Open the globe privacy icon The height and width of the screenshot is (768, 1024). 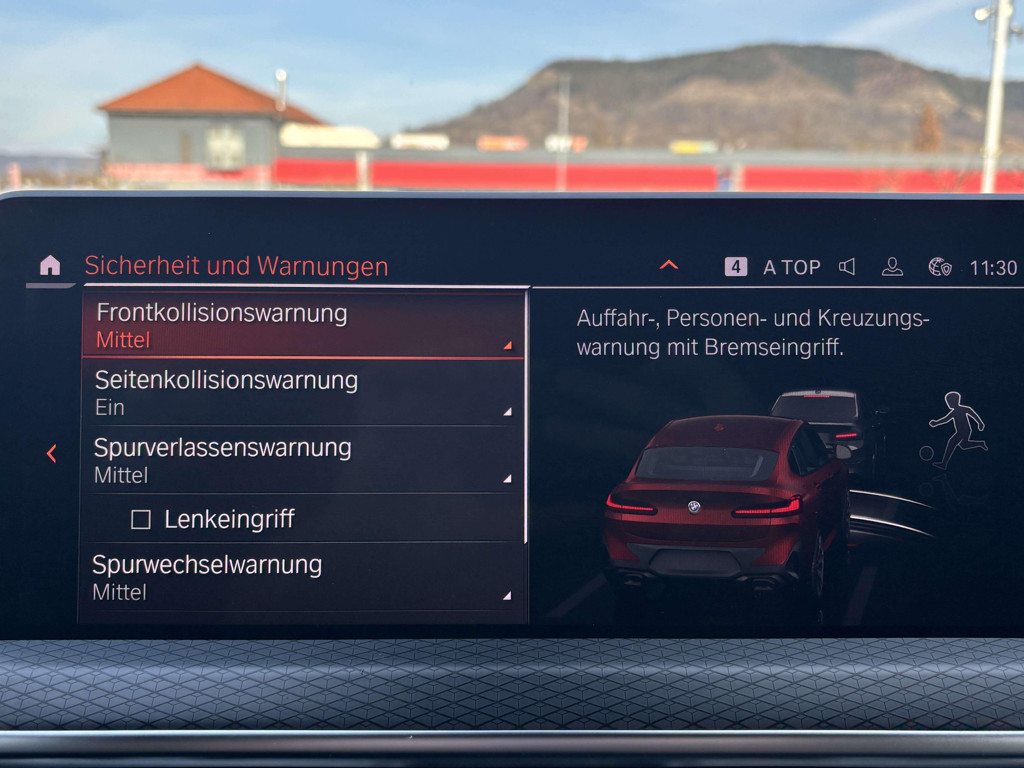pos(939,267)
